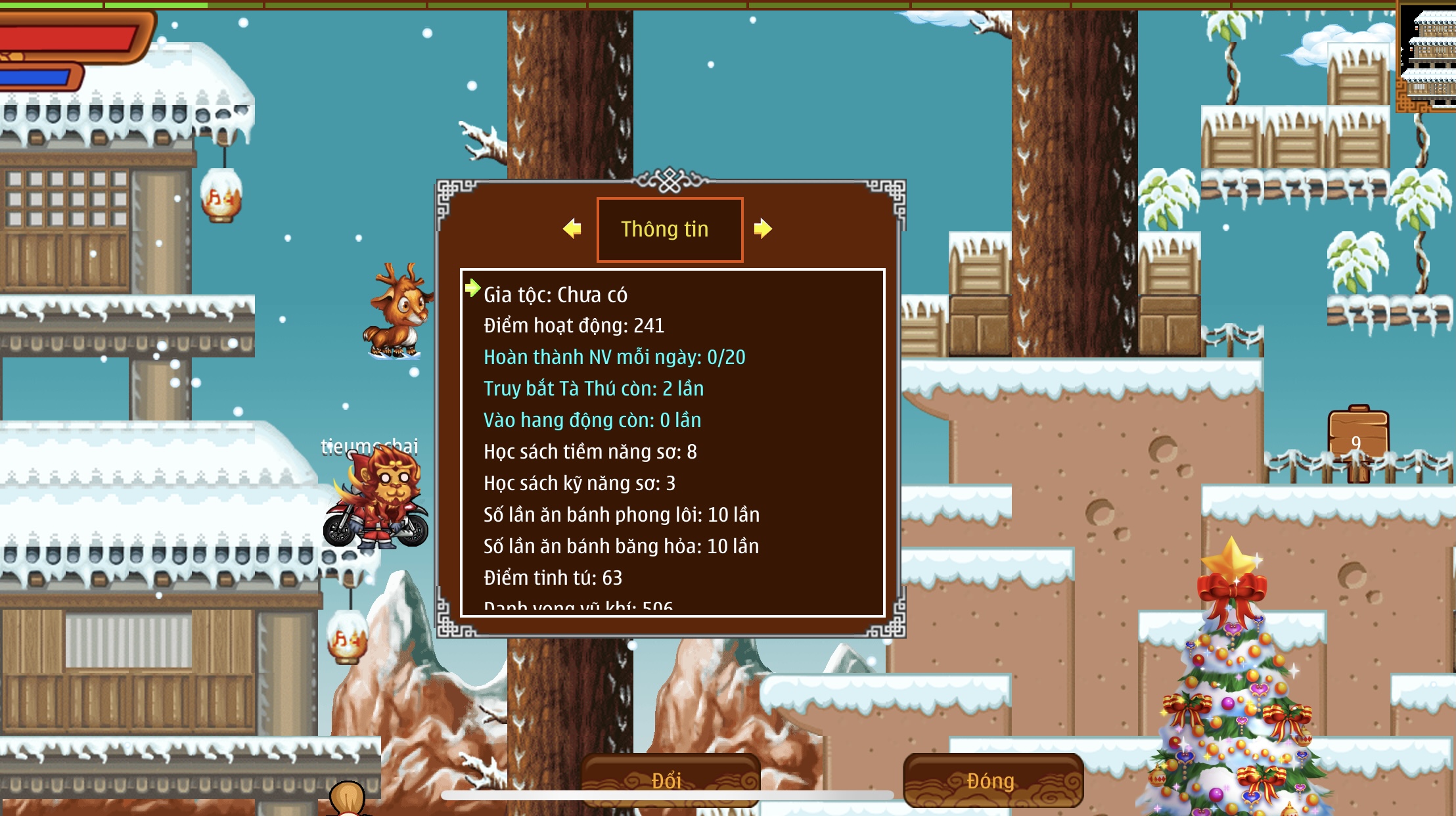This screenshot has width=1456, height=816.
Task: Select Hoàn thành NV mỗi ngày entry
Action: point(614,357)
